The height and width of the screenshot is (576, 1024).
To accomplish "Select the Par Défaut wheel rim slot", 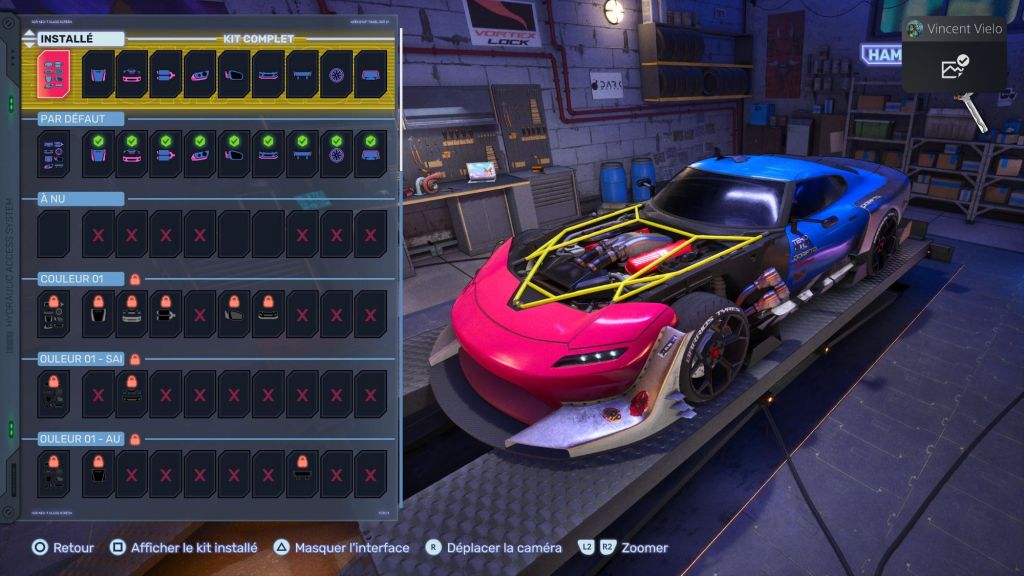I will [x=336, y=154].
